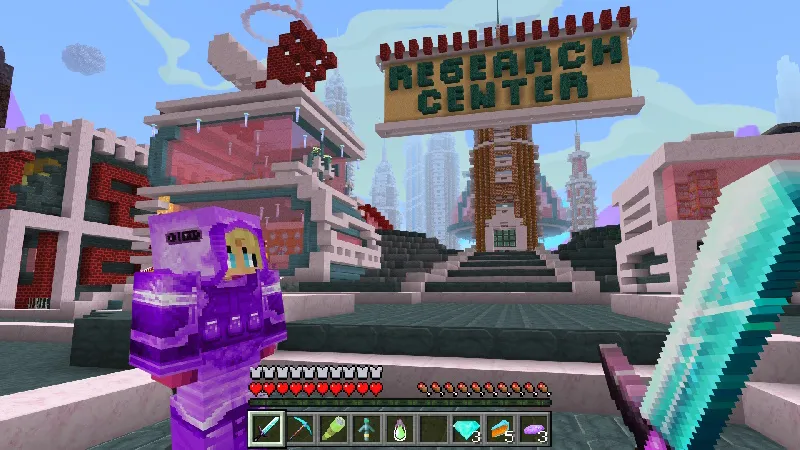Choose the diamond stack slot
This screenshot has width=800, height=450.
click(x=467, y=429)
